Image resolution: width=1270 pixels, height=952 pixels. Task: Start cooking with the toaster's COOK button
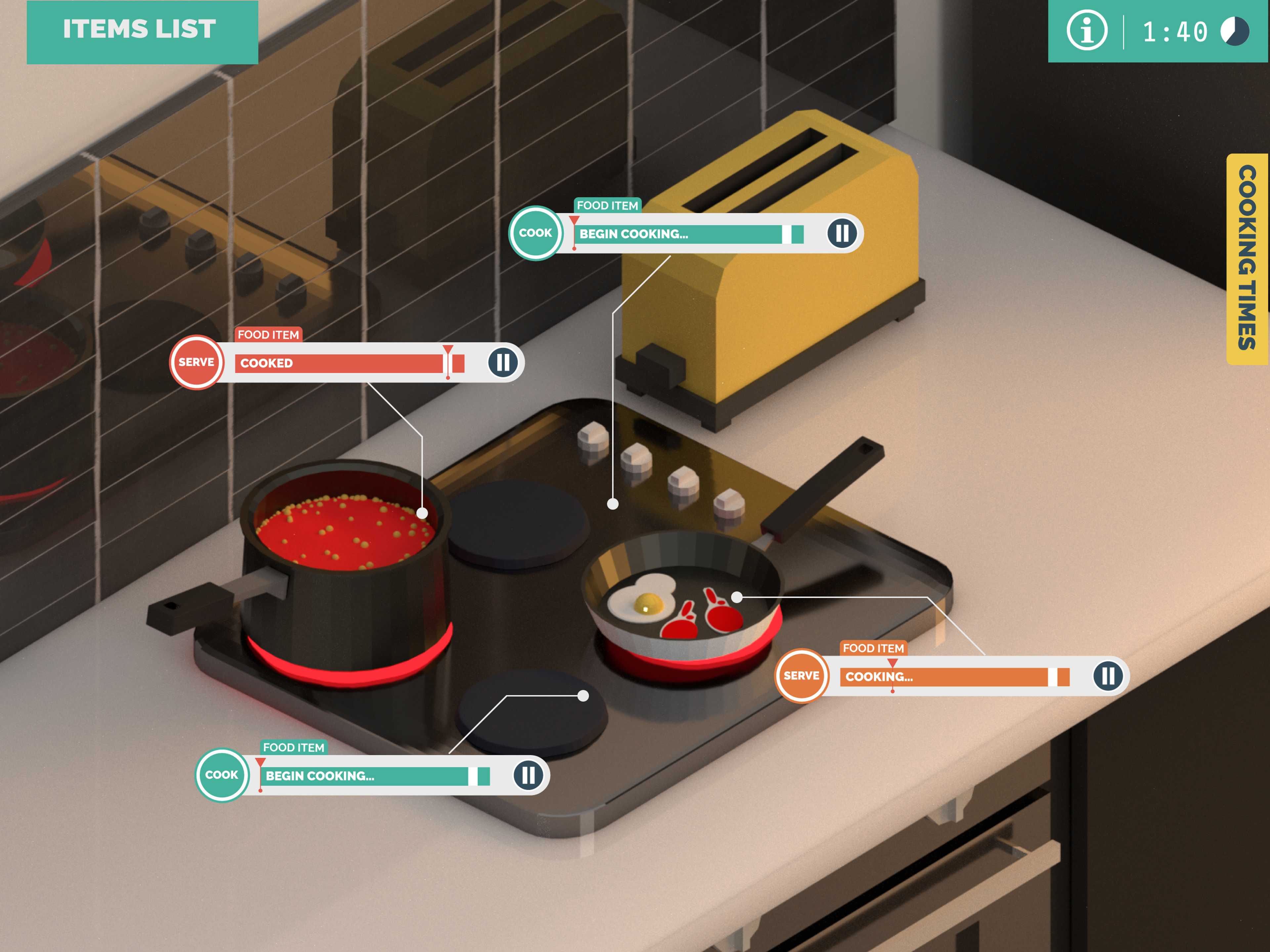pos(535,233)
